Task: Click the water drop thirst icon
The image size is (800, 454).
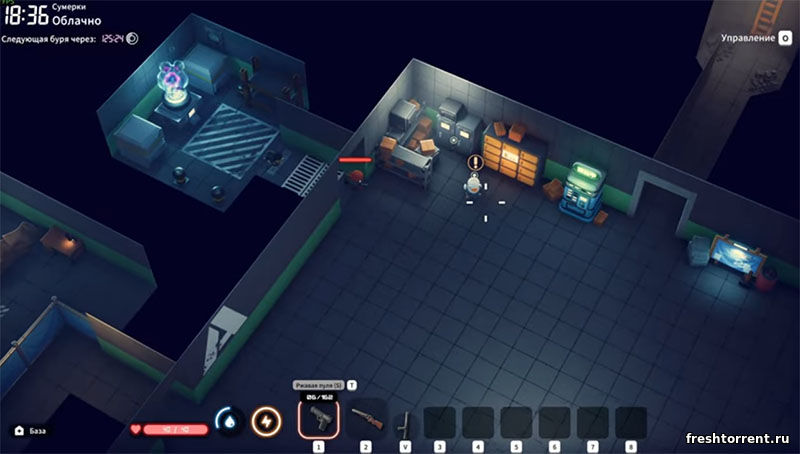Action: tap(229, 422)
